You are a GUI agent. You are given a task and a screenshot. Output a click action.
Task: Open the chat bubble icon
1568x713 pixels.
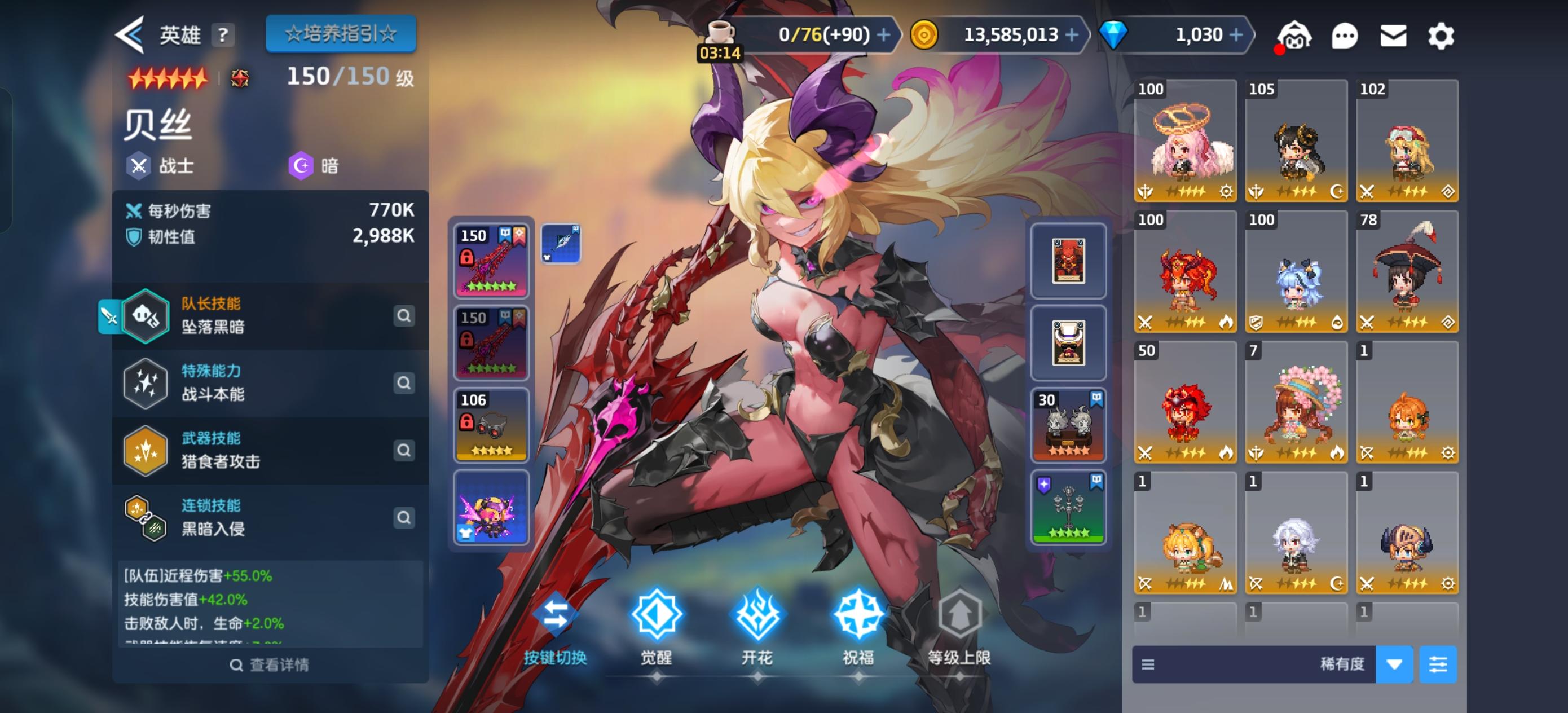[x=1346, y=36]
